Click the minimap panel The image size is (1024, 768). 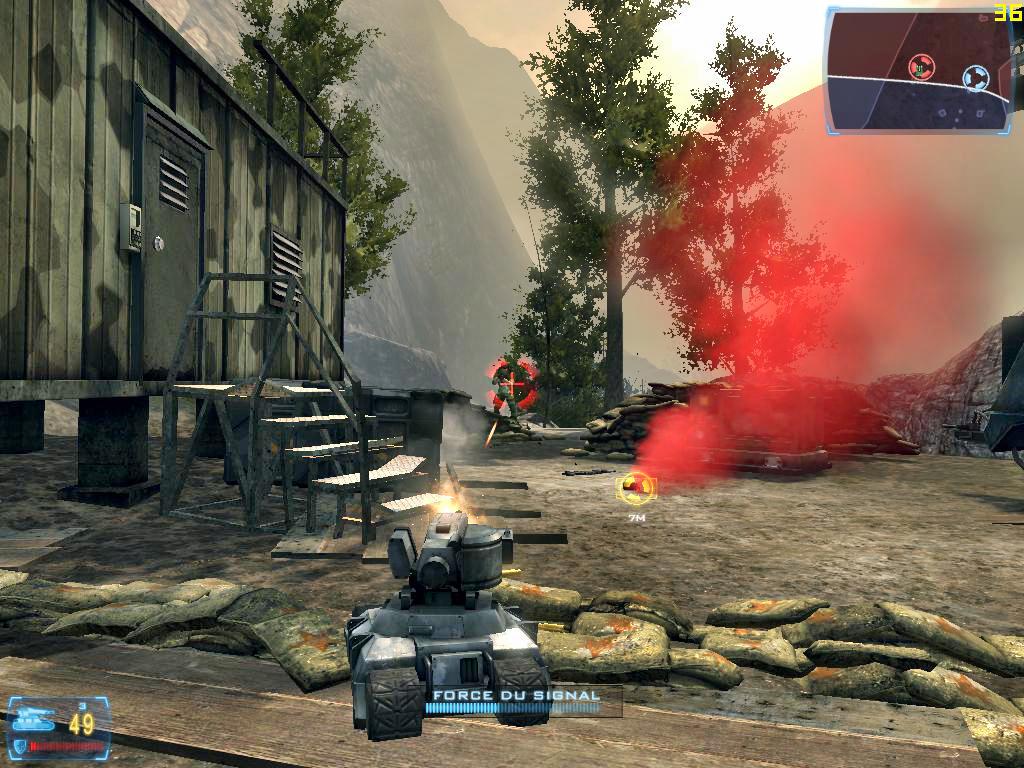click(918, 70)
